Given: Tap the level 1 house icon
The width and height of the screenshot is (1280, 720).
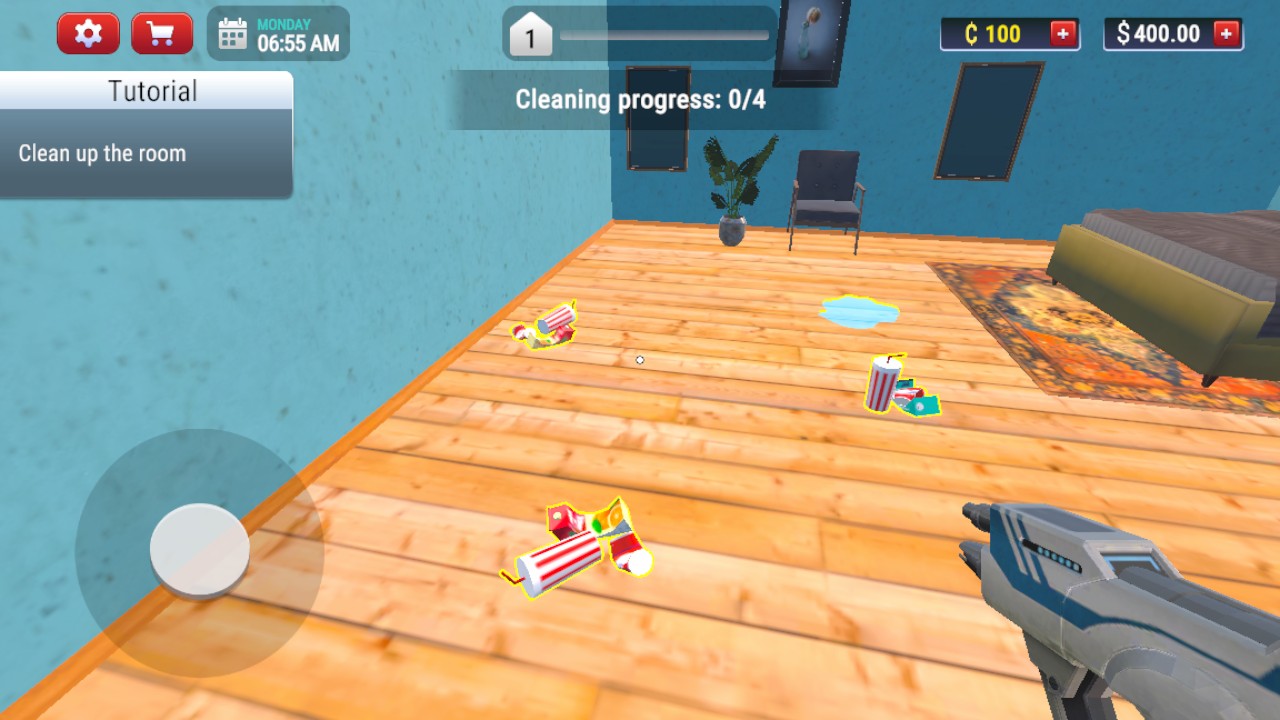Looking at the screenshot, I should (531, 38).
